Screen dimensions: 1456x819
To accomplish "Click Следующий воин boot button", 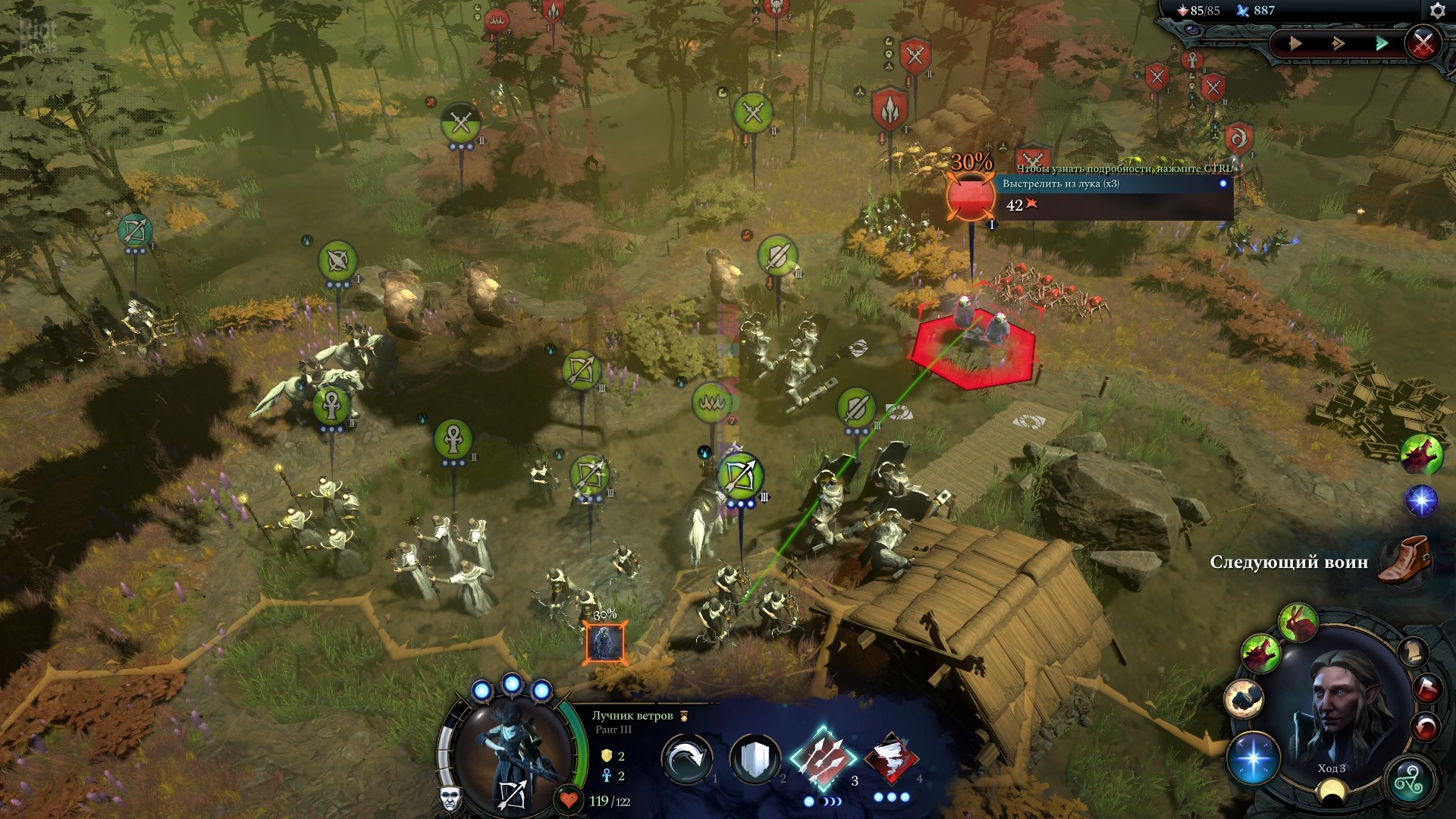I will (1404, 560).
